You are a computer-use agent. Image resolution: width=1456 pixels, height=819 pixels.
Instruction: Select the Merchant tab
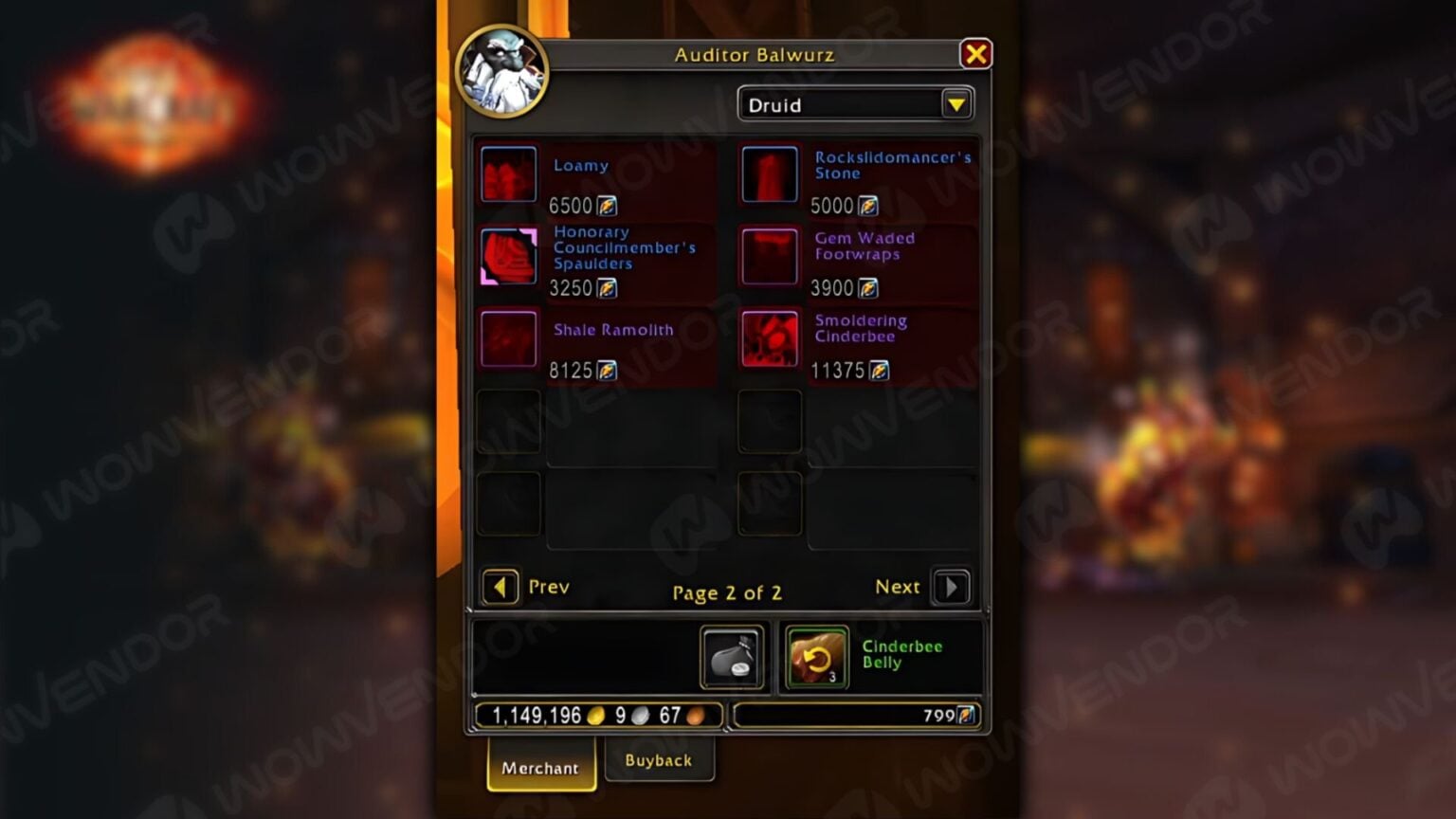click(x=540, y=768)
